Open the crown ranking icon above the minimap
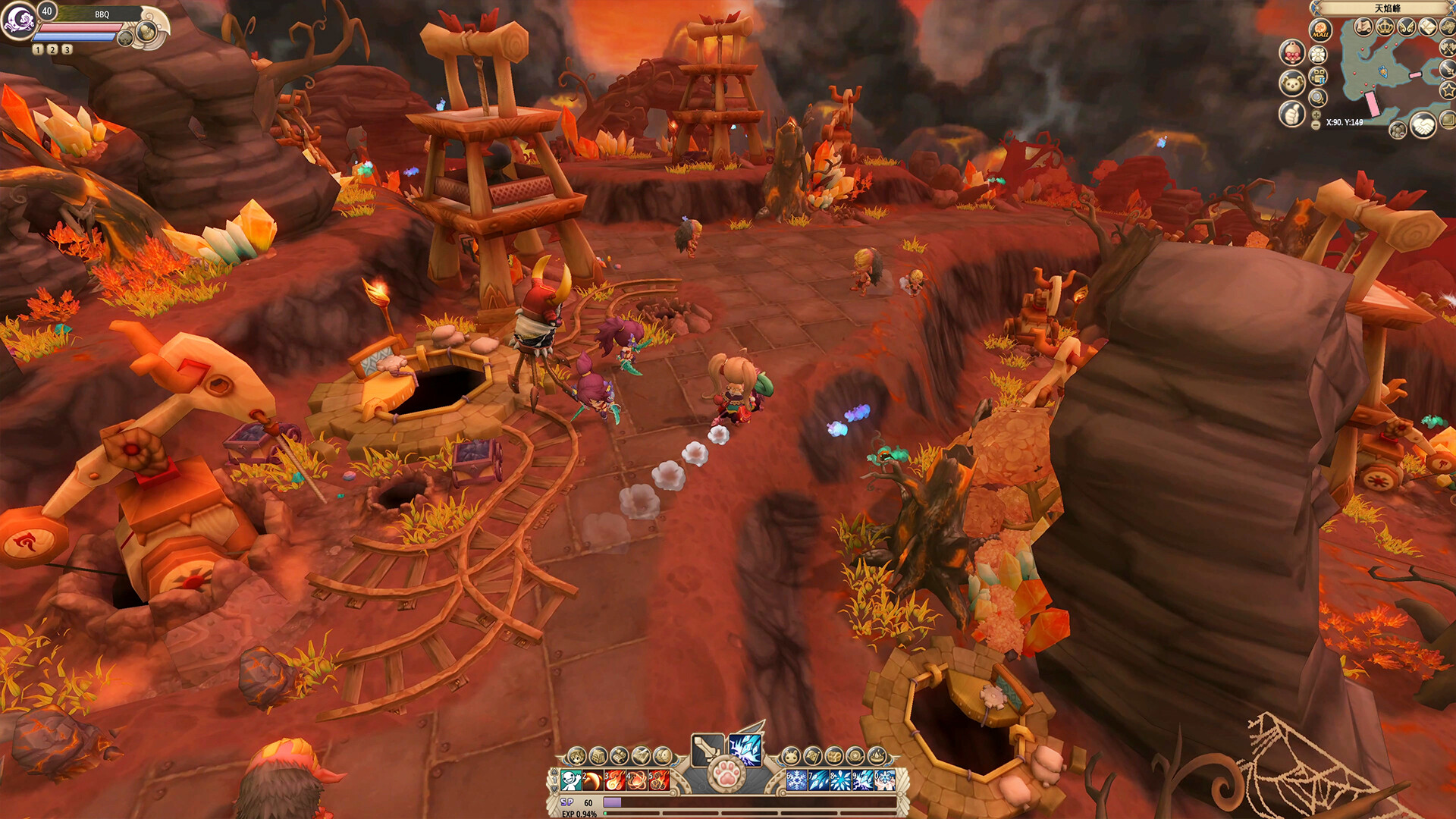 [1385, 26]
